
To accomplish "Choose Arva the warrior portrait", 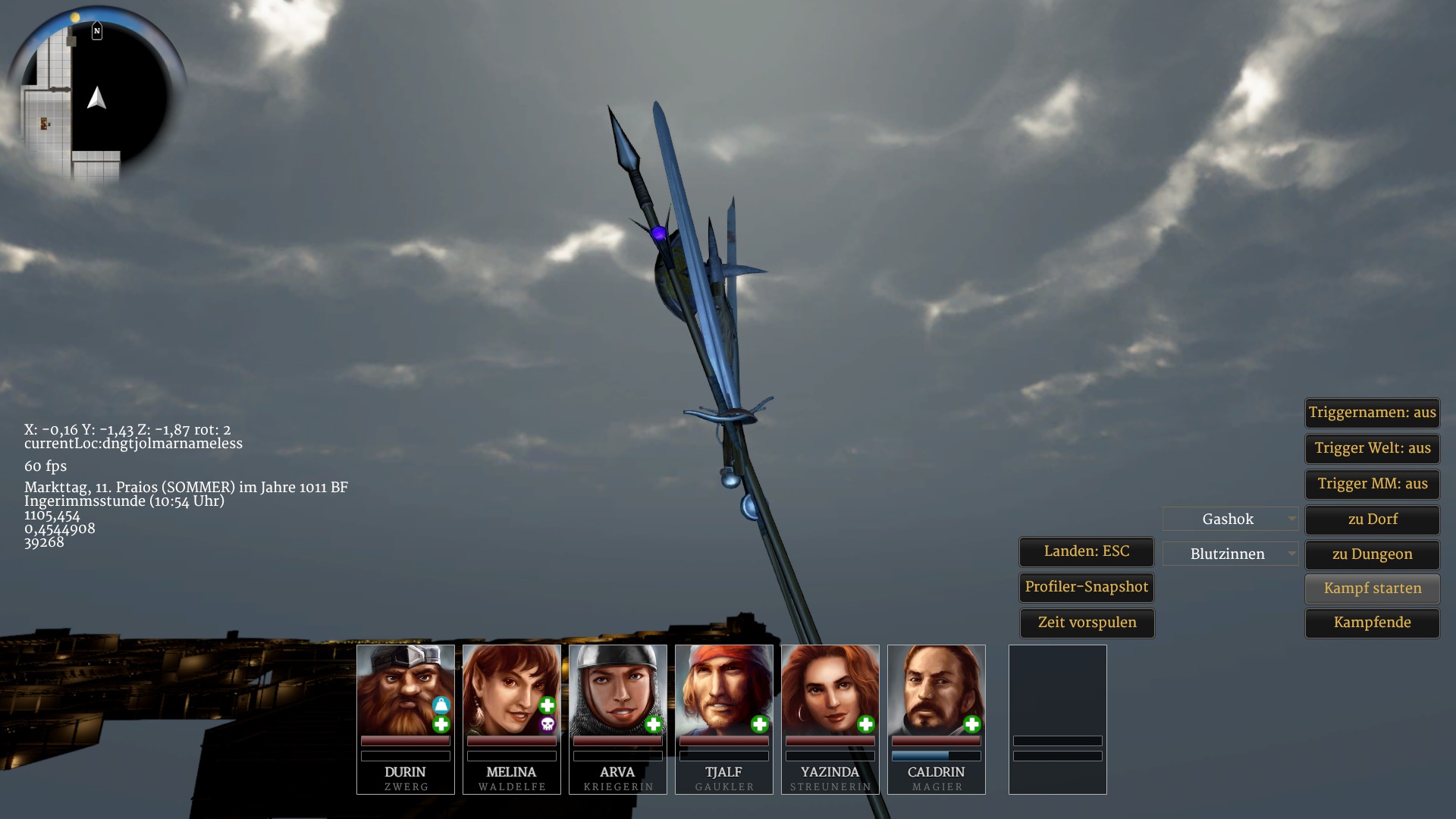I will point(617,690).
